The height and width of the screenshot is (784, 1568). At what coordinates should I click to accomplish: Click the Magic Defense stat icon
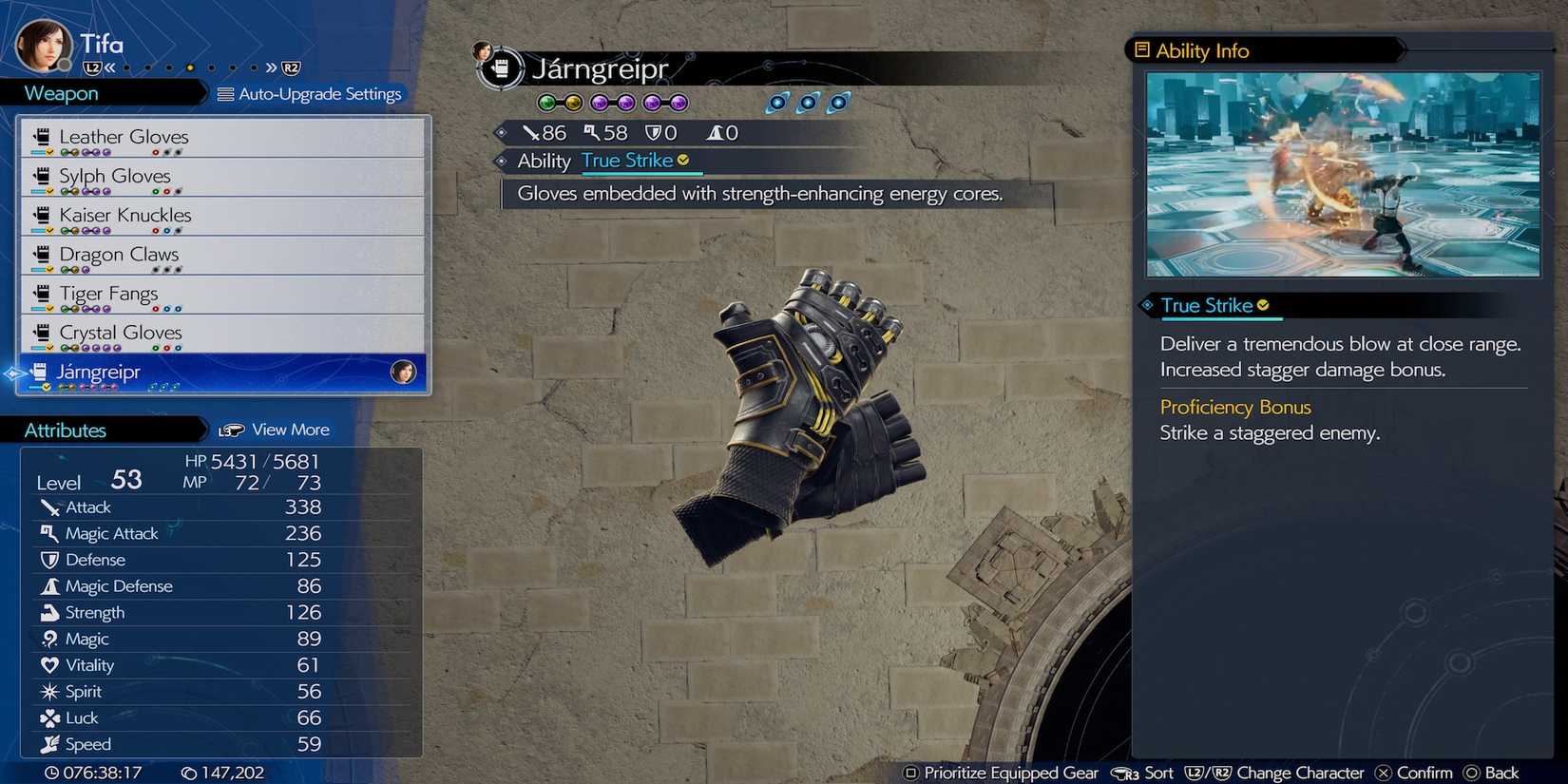tap(51, 585)
